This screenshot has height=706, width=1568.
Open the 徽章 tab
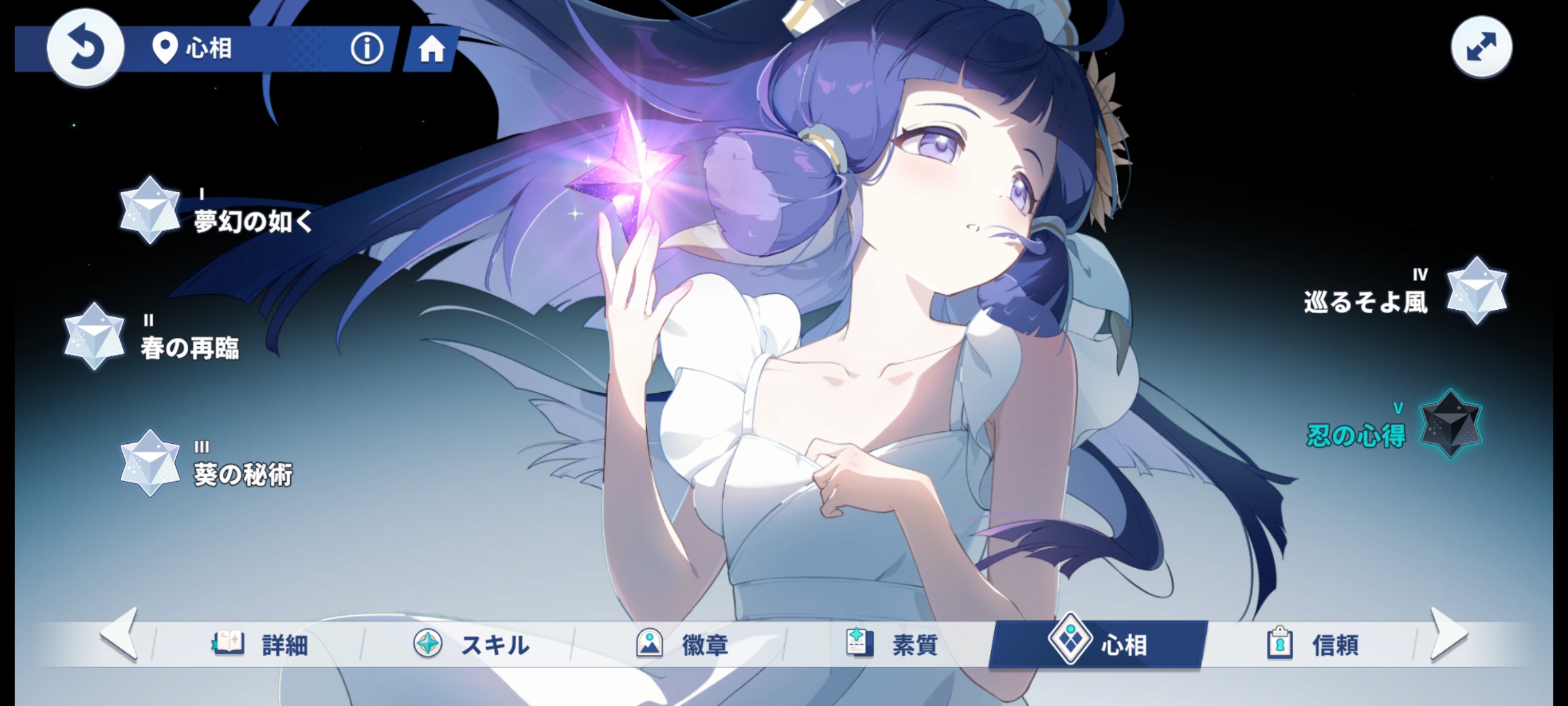click(x=681, y=645)
